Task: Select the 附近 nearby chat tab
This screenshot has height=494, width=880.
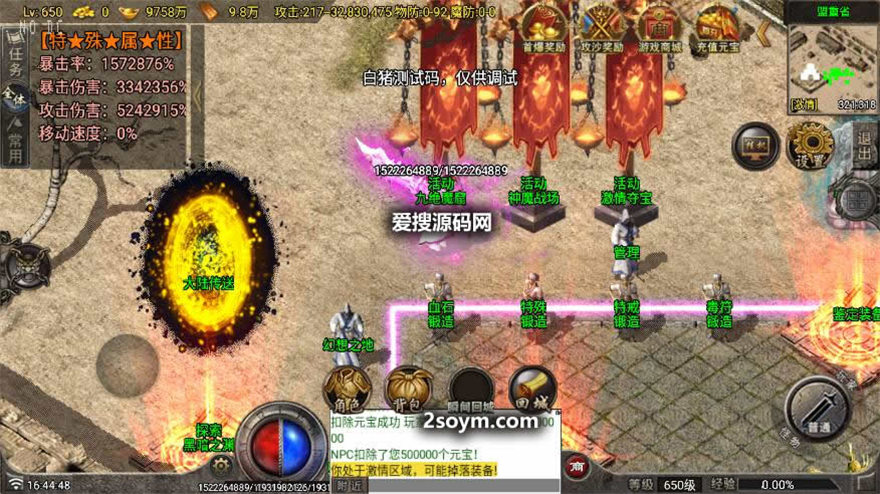Action: tap(349, 484)
